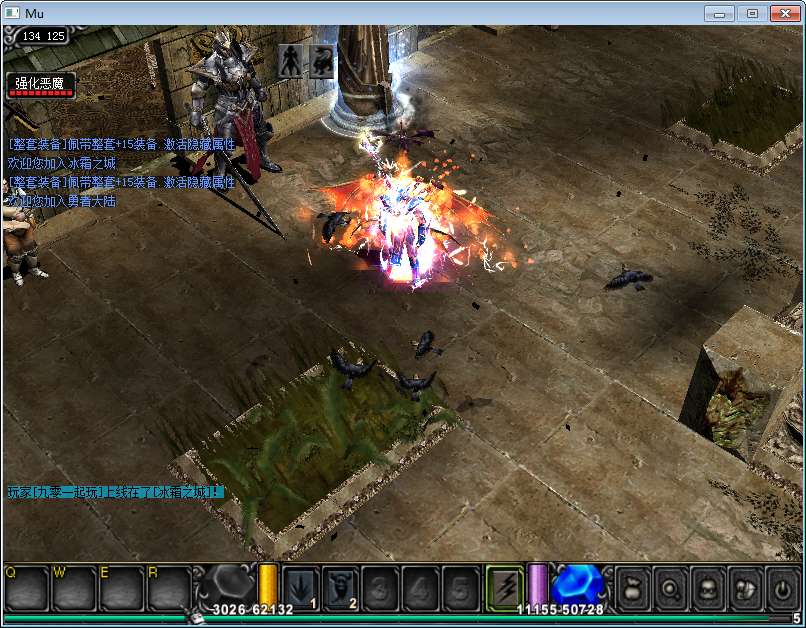The height and width of the screenshot is (628, 806).
Task: Click the standing figure buff icon
Action: pos(291,60)
